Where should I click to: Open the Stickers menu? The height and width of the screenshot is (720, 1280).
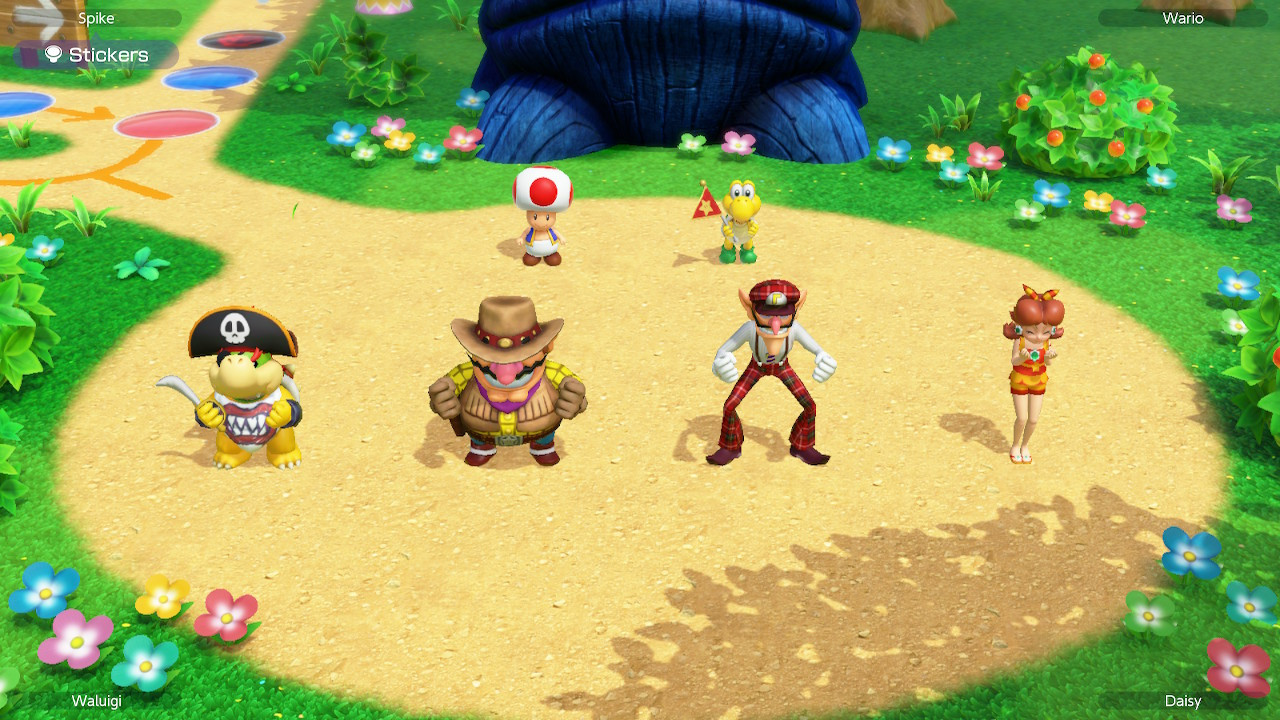click(x=108, y=55)
